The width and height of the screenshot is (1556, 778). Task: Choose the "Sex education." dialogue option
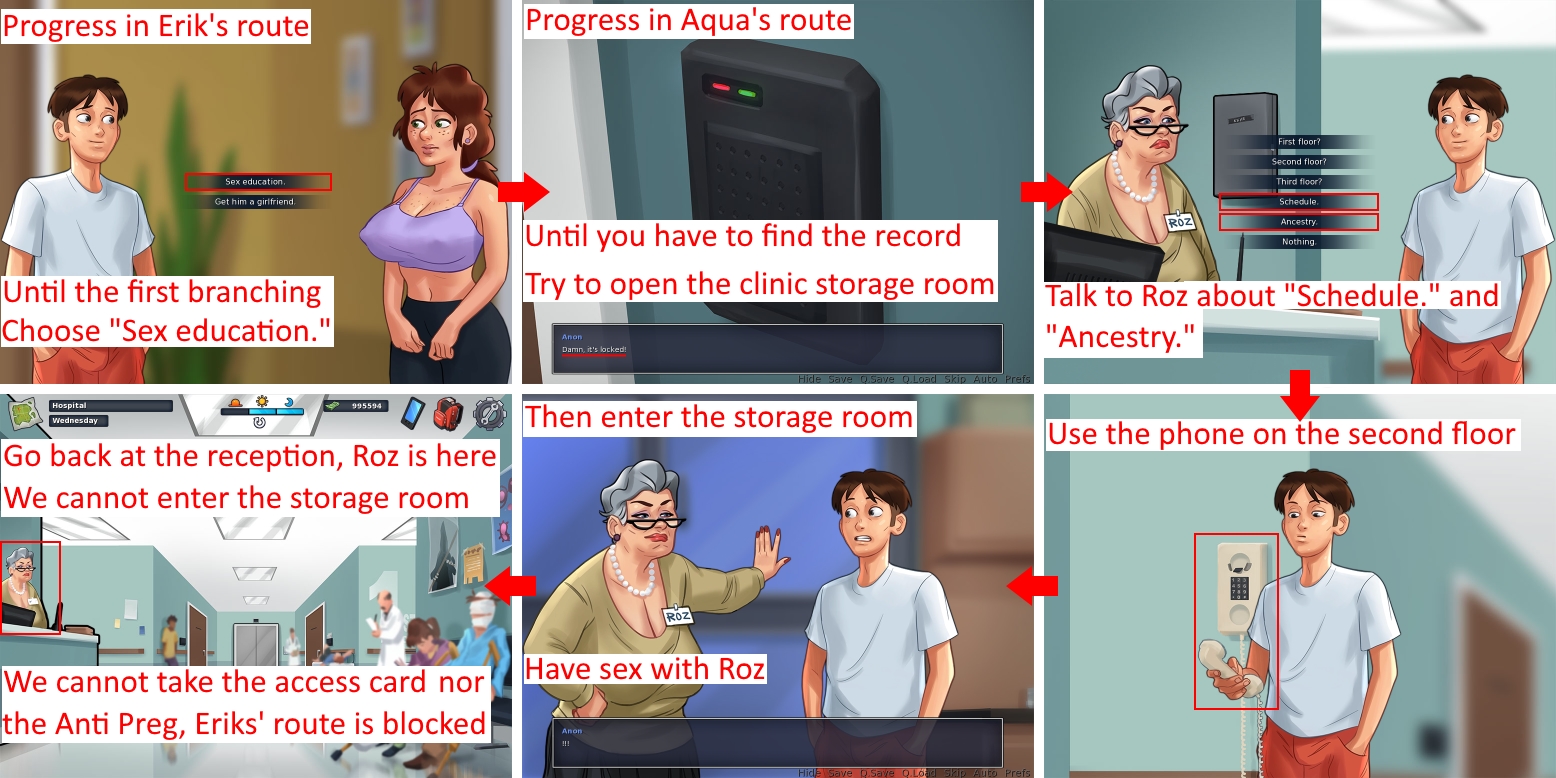click(256, 182)
